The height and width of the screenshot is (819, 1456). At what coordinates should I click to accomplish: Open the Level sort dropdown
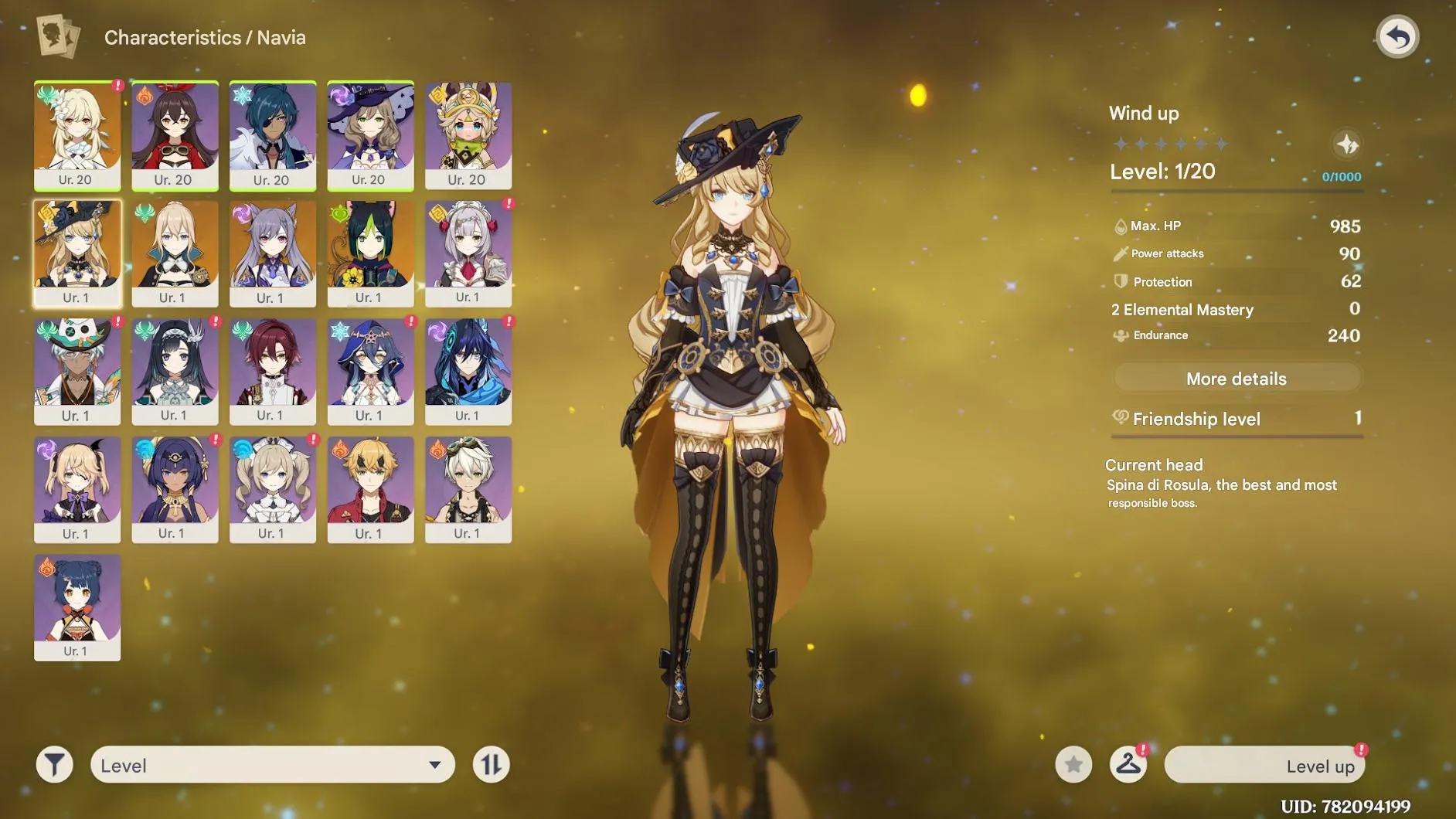click(270, 764)
